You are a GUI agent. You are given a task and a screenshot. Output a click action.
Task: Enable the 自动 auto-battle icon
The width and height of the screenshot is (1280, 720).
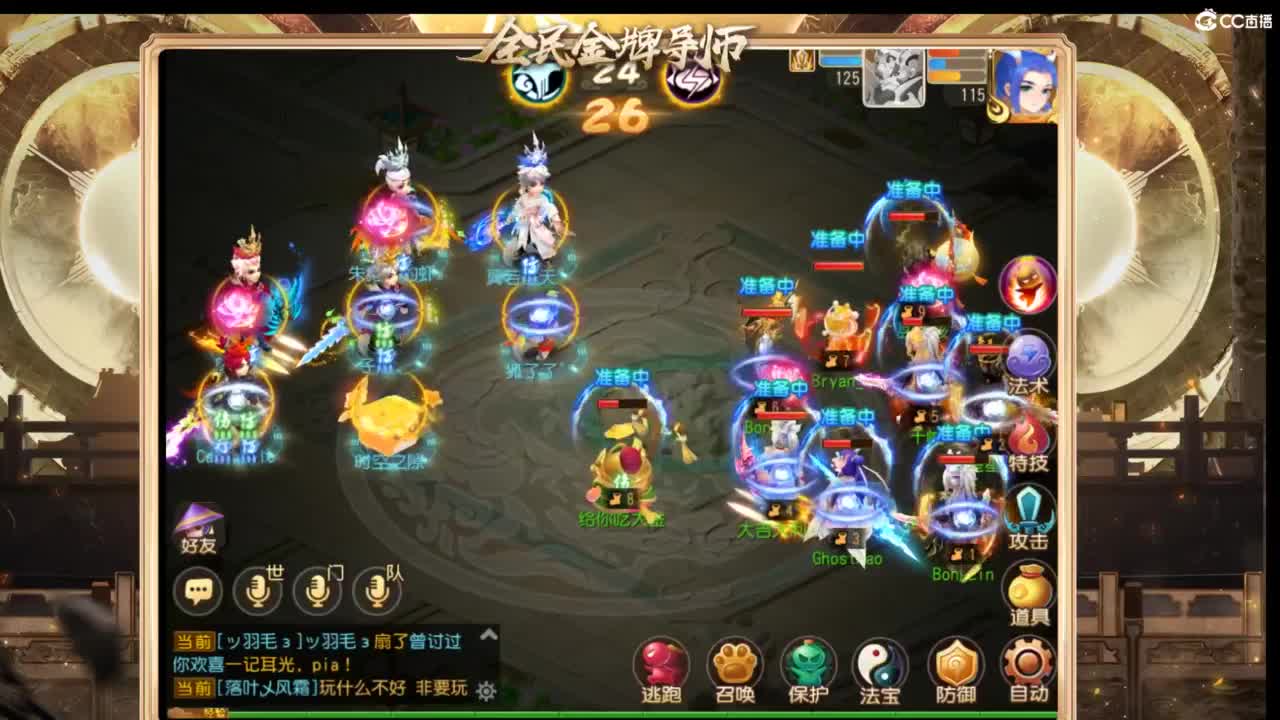[1028, 660]
